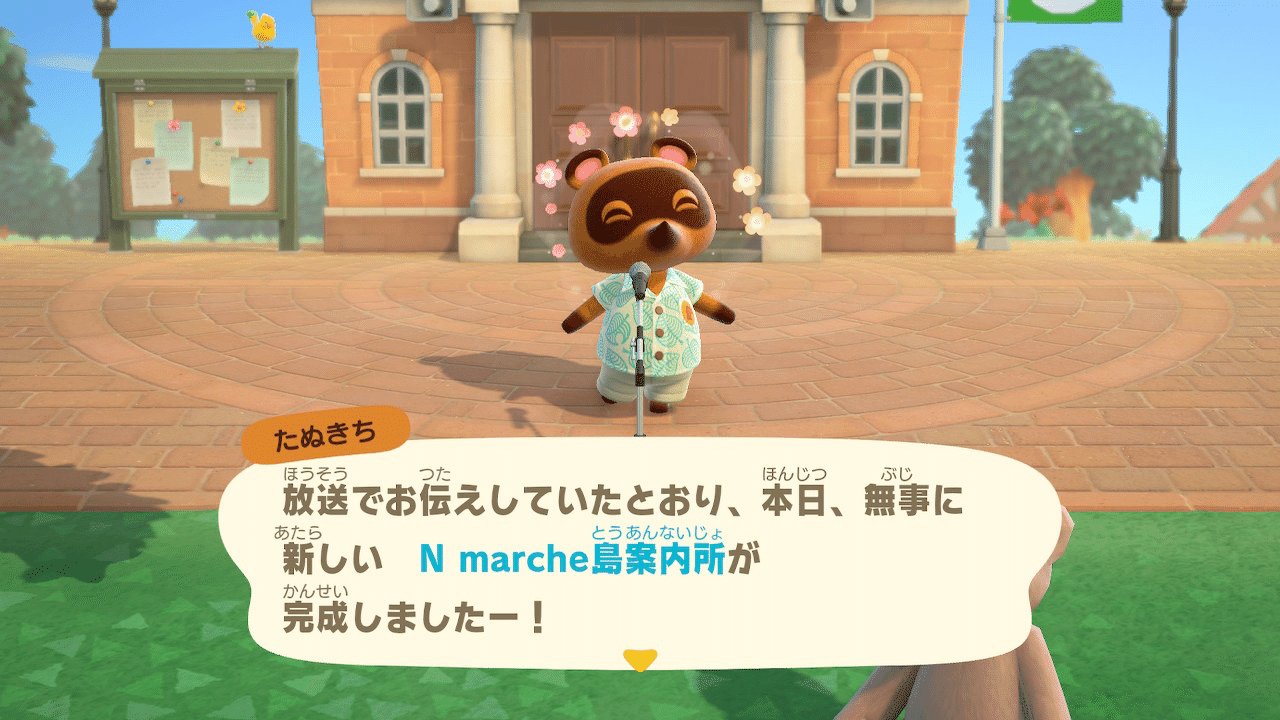Select the yellow bird atop the bulletin board

(264, 30)
